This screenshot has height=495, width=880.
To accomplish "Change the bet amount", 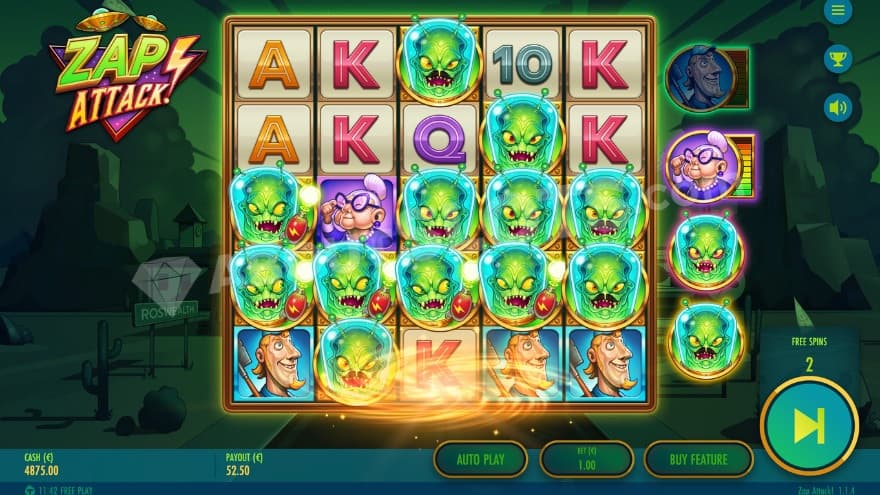I will click(586, 459).
